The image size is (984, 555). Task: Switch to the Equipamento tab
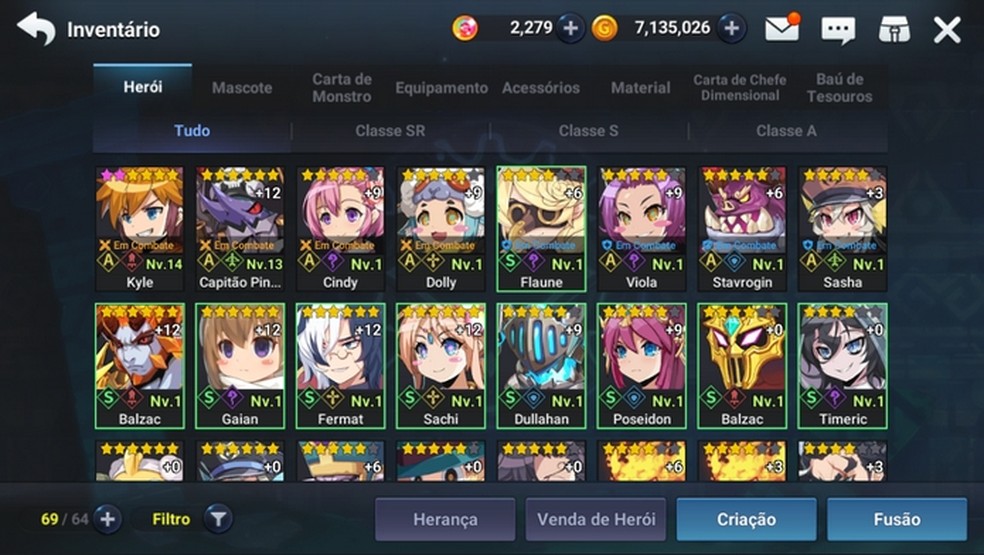tap(441, 88)
